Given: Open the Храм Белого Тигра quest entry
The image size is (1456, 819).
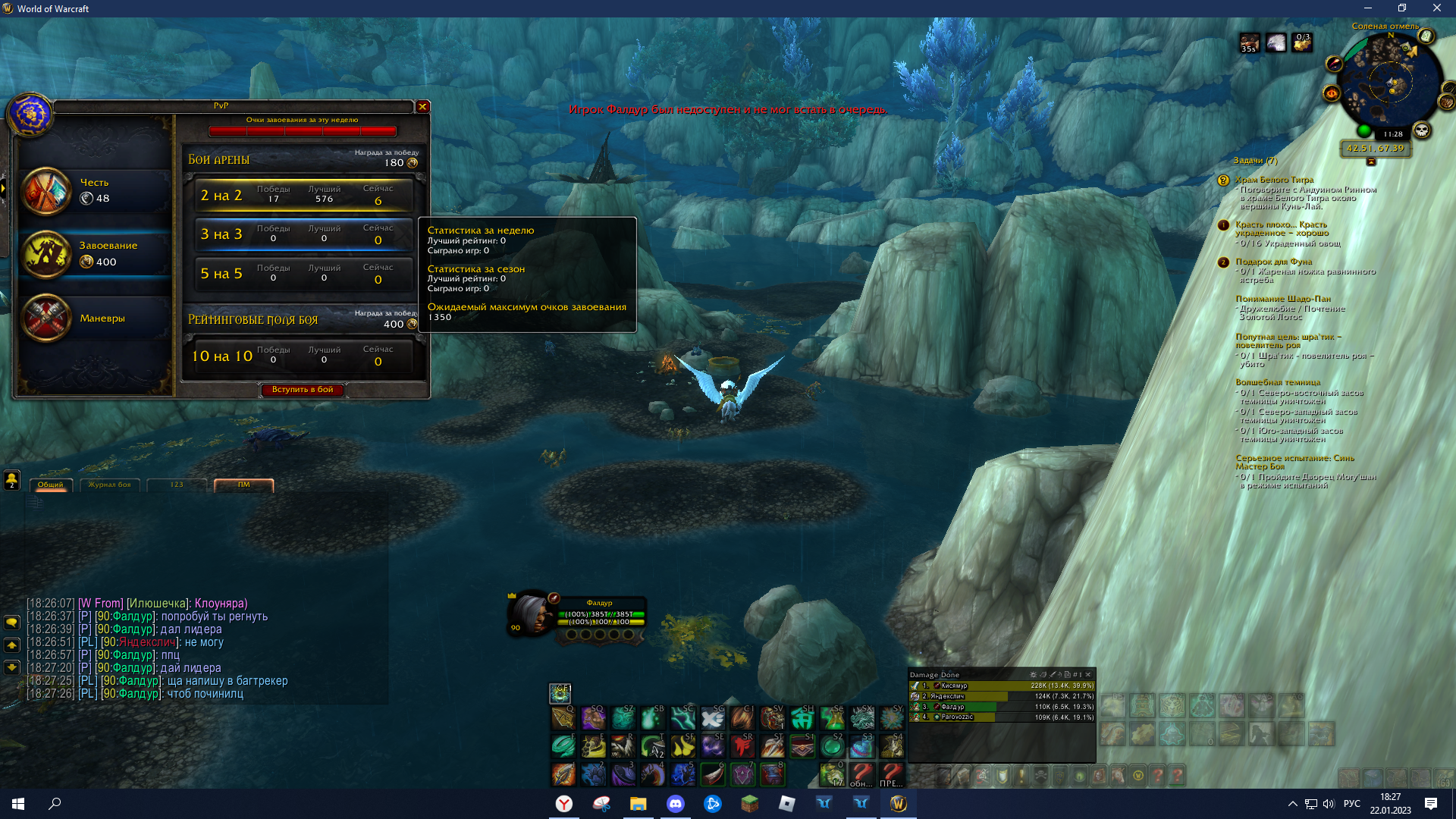Looking at the screenshot, I should (x=1274, y=180).
